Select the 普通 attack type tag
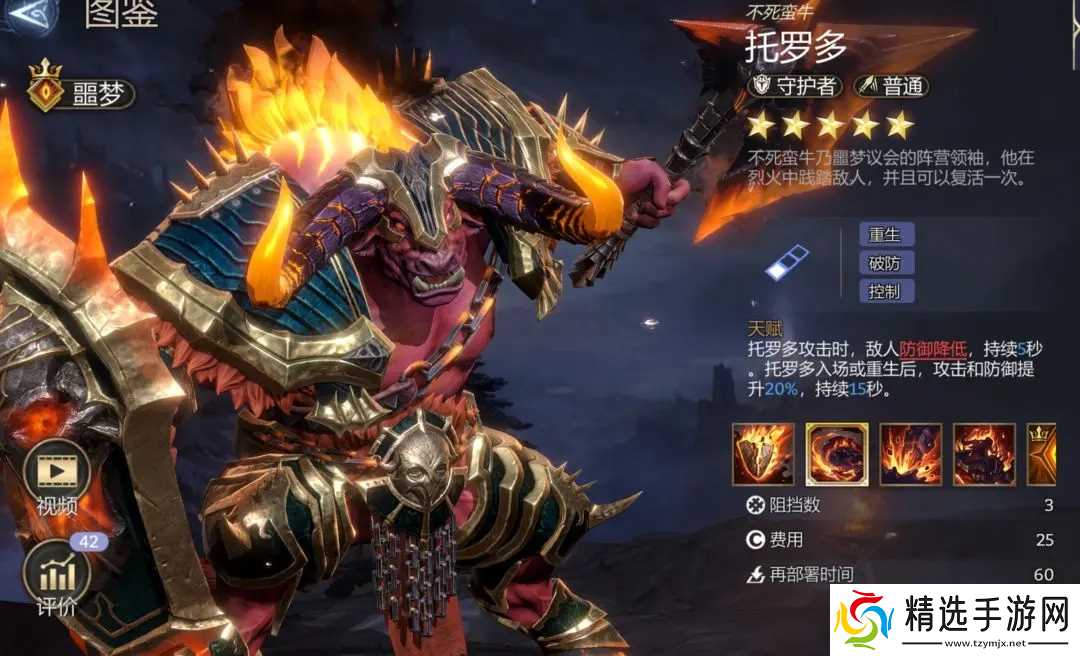The height and width of the screenshot is (656, 1080). point(891,86)
